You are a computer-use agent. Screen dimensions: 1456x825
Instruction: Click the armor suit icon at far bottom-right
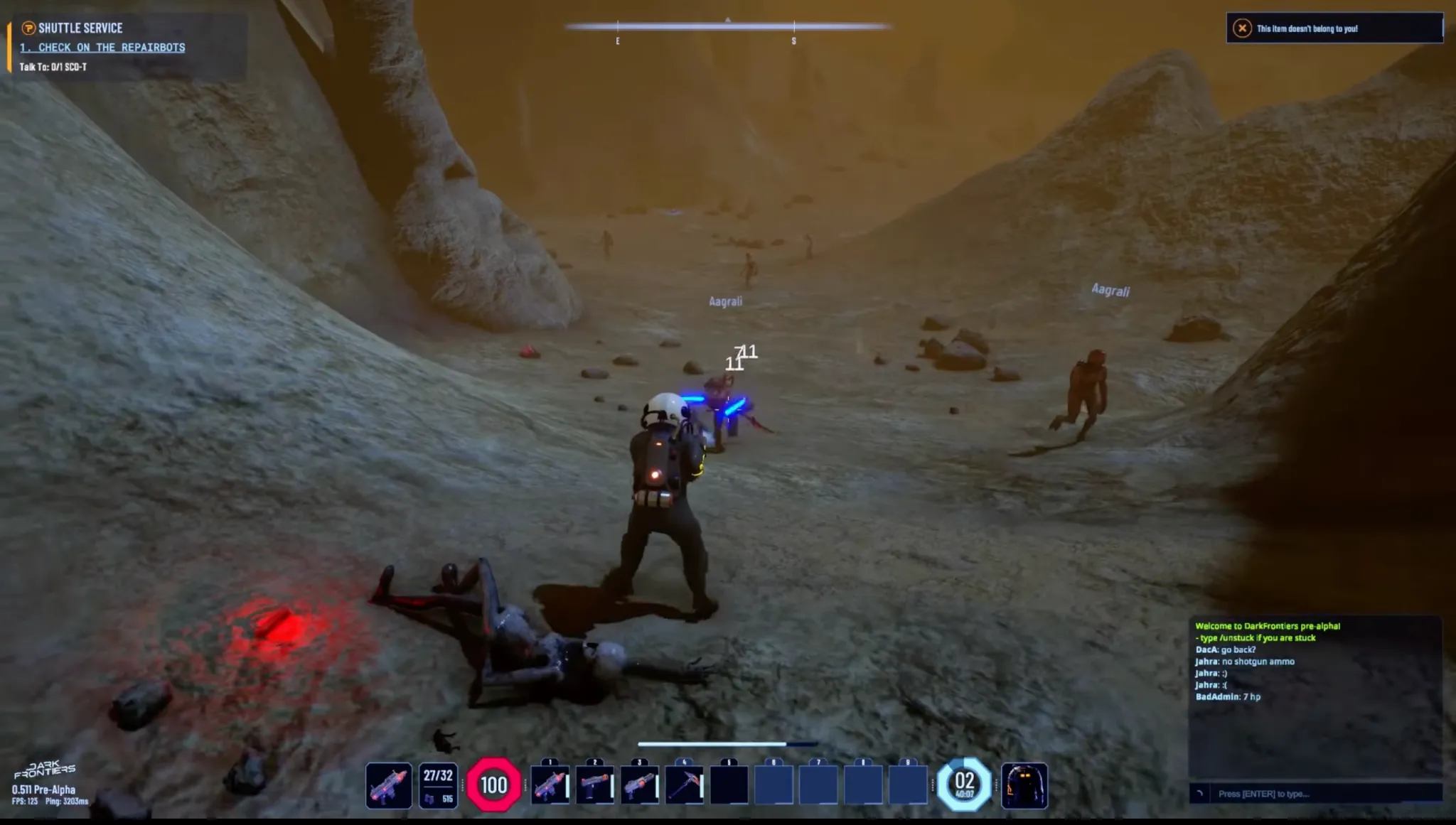point(1024,784)
